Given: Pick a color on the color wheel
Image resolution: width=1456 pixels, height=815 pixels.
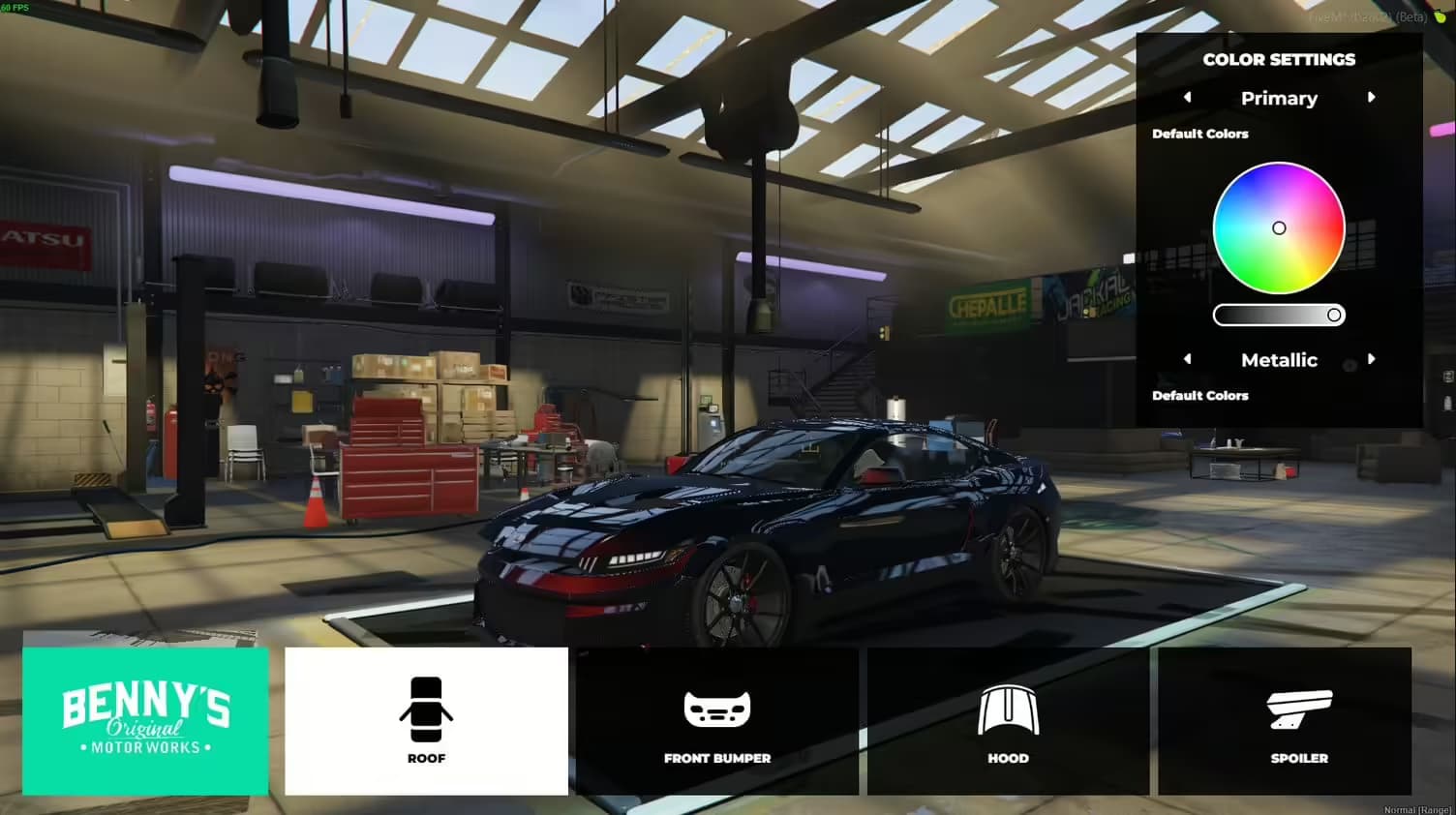Looking at the screenshot, I should (x=1279, y=228).
